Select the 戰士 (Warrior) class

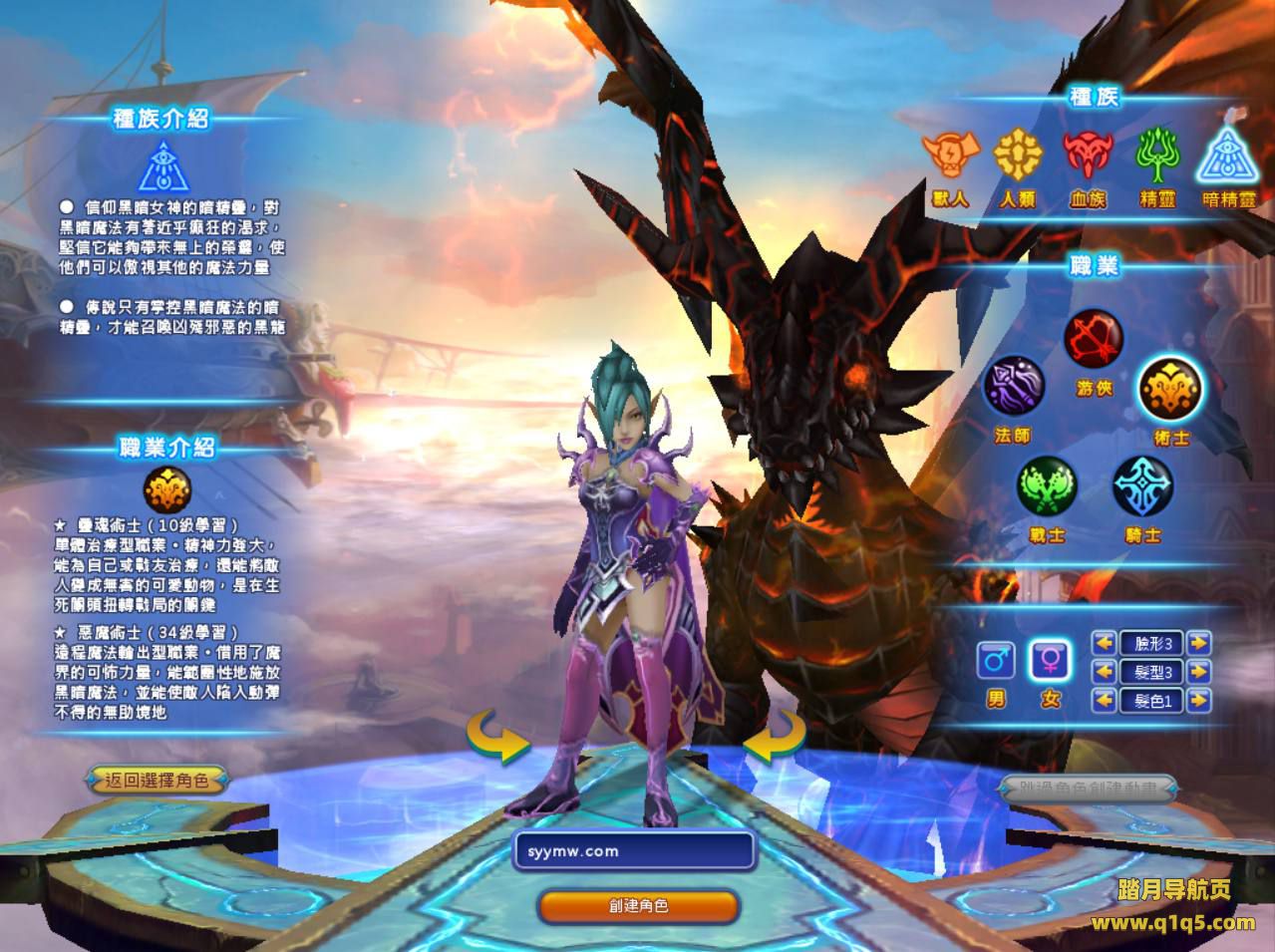pyautogui.click(x=1046, y=486)
